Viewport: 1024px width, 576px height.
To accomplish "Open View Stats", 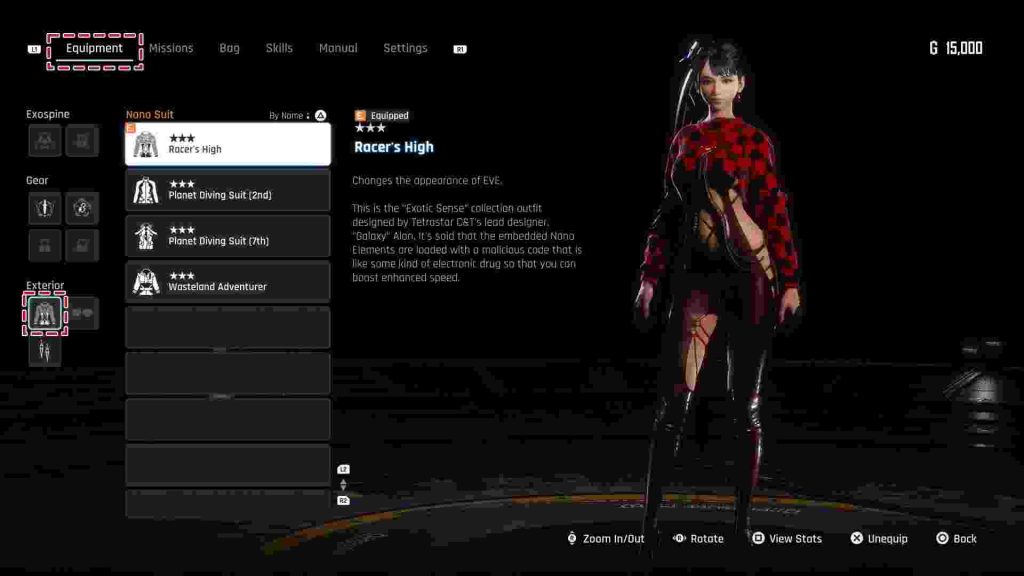I will [787, 539].
